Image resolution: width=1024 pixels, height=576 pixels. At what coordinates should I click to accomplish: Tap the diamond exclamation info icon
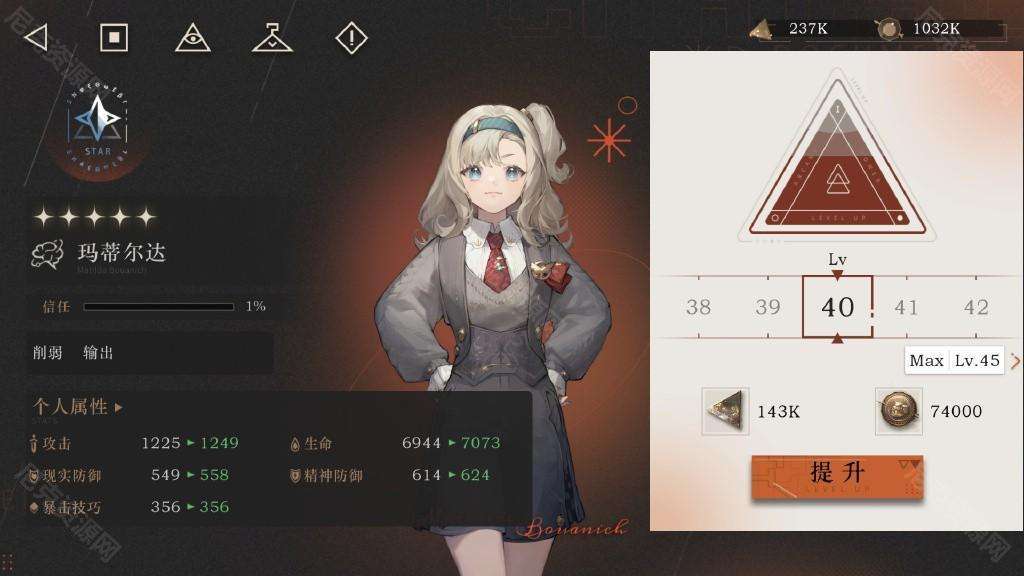tap(351, 38)
